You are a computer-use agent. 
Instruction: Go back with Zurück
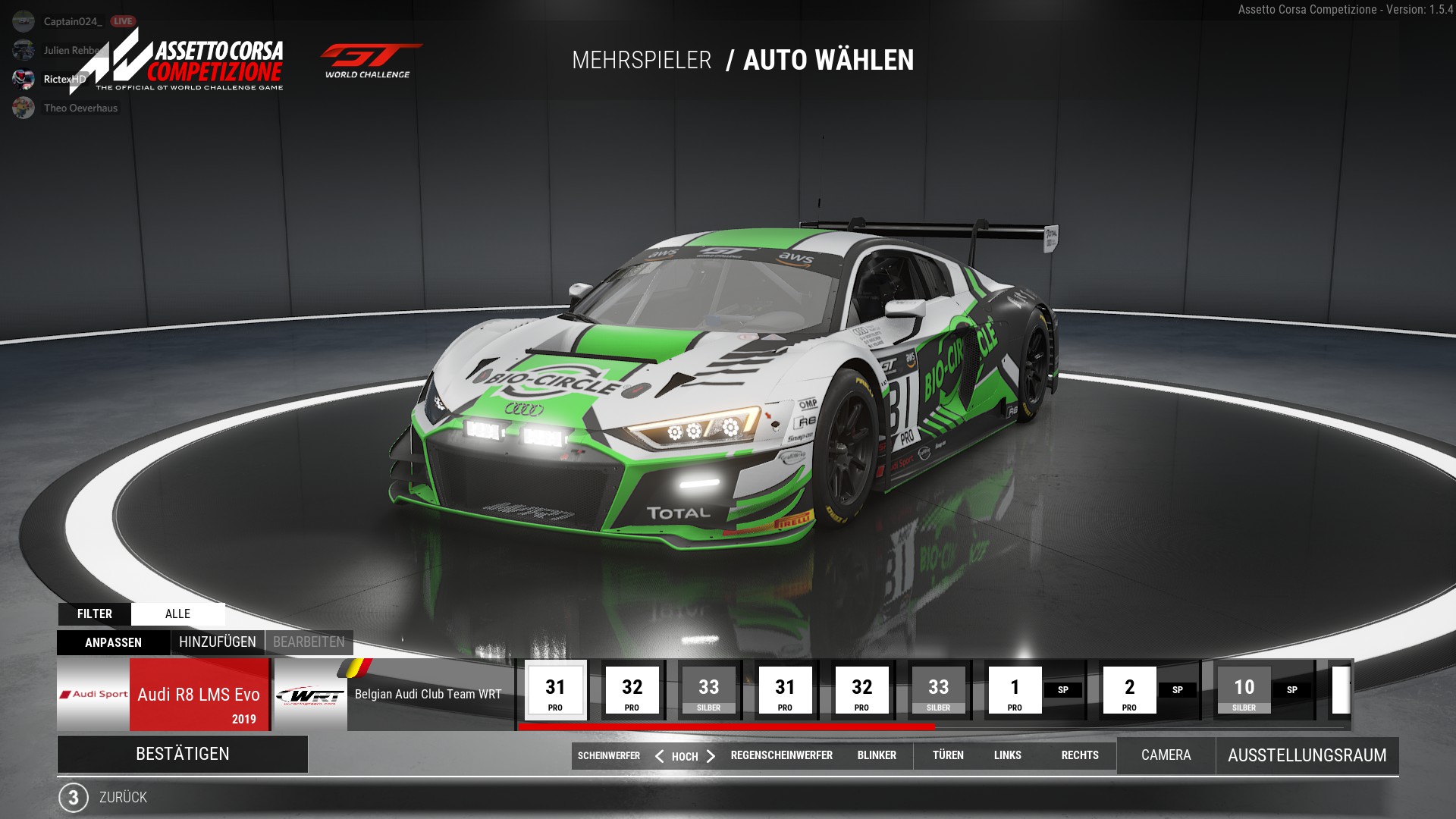[123, 797]
